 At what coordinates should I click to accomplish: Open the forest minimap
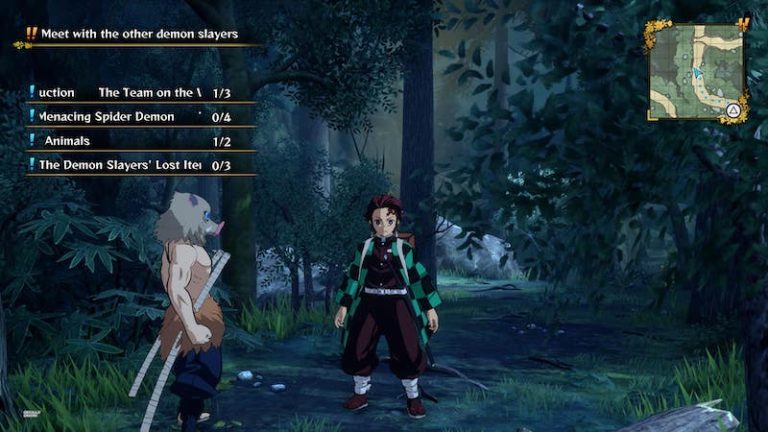(697, 71)
